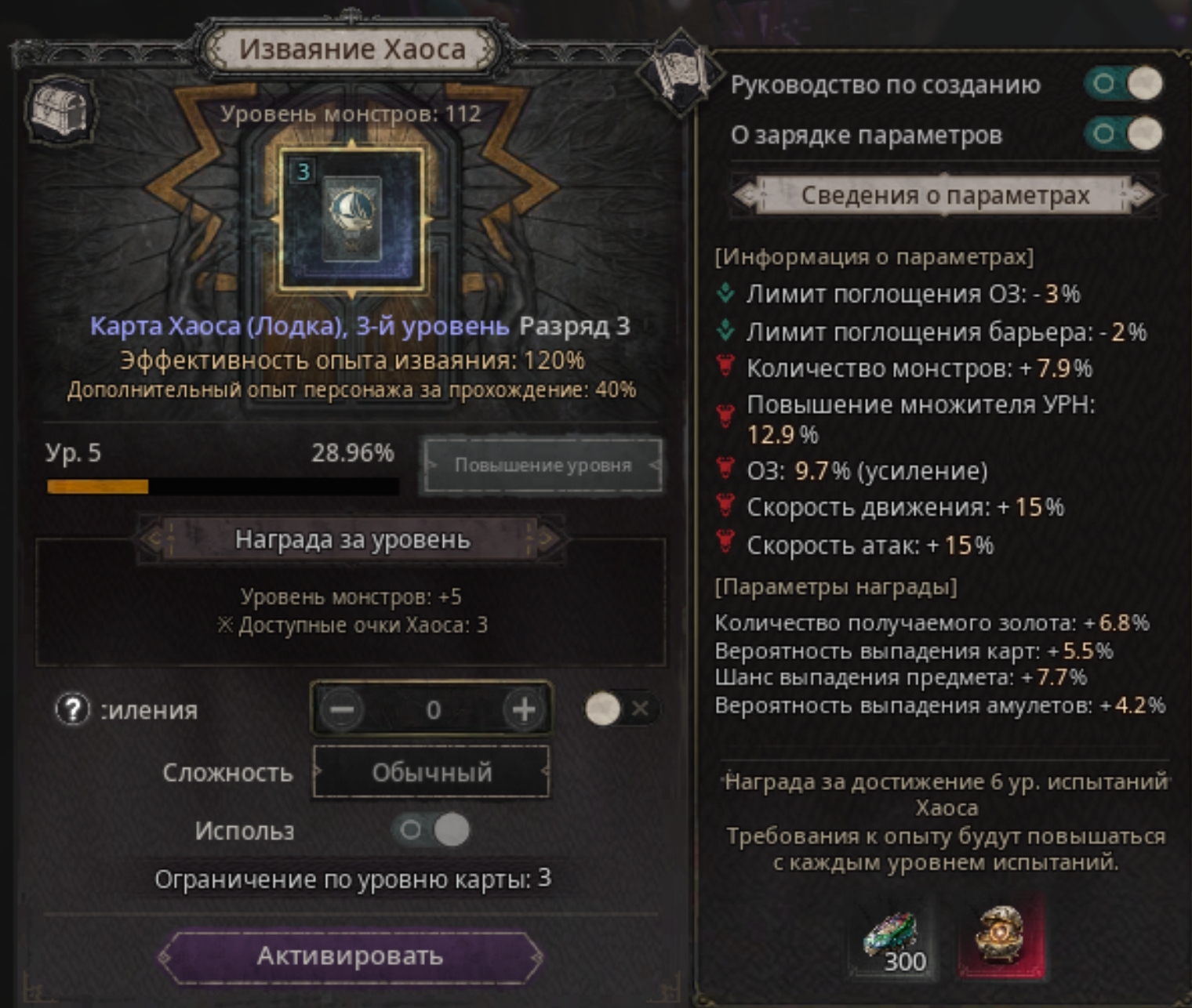Image resolution: width=1192 pixels, height=1008 pixels.
Task: Click the Повышение уровня button
Action: [x=543, y=466]
